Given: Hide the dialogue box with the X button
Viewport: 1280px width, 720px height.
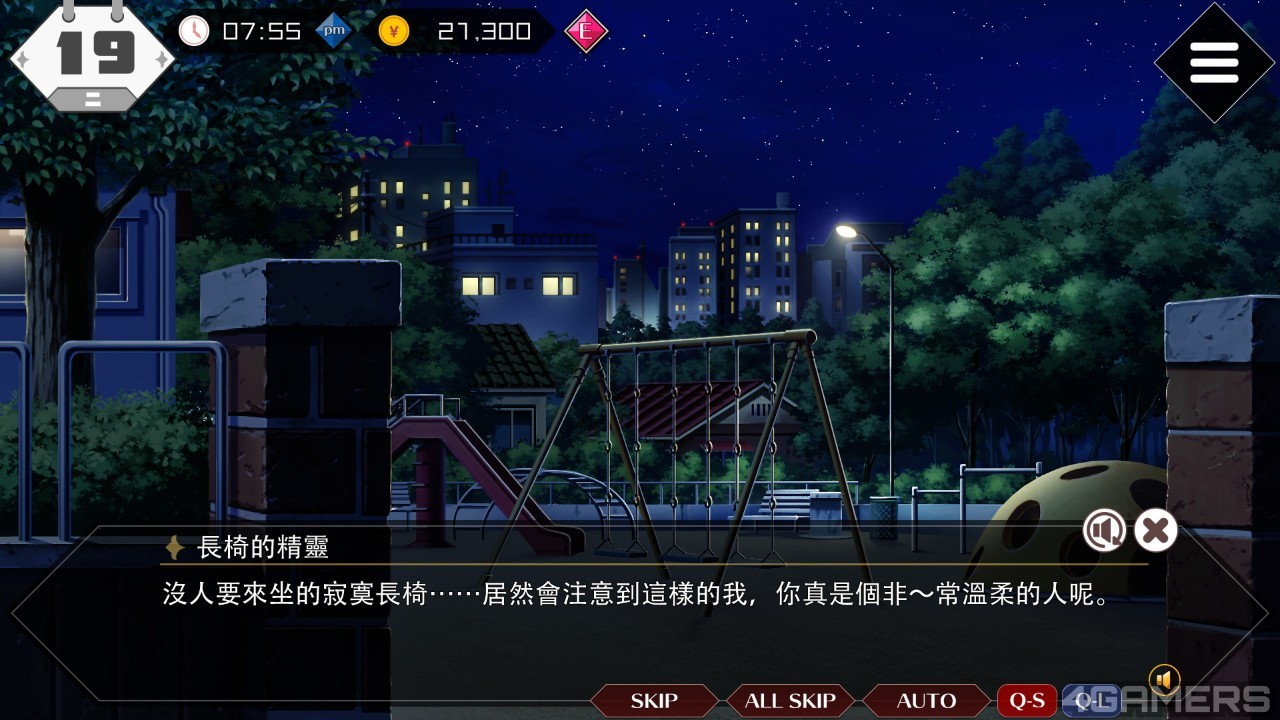Looking at the screenshot, I should (1156, 530).
